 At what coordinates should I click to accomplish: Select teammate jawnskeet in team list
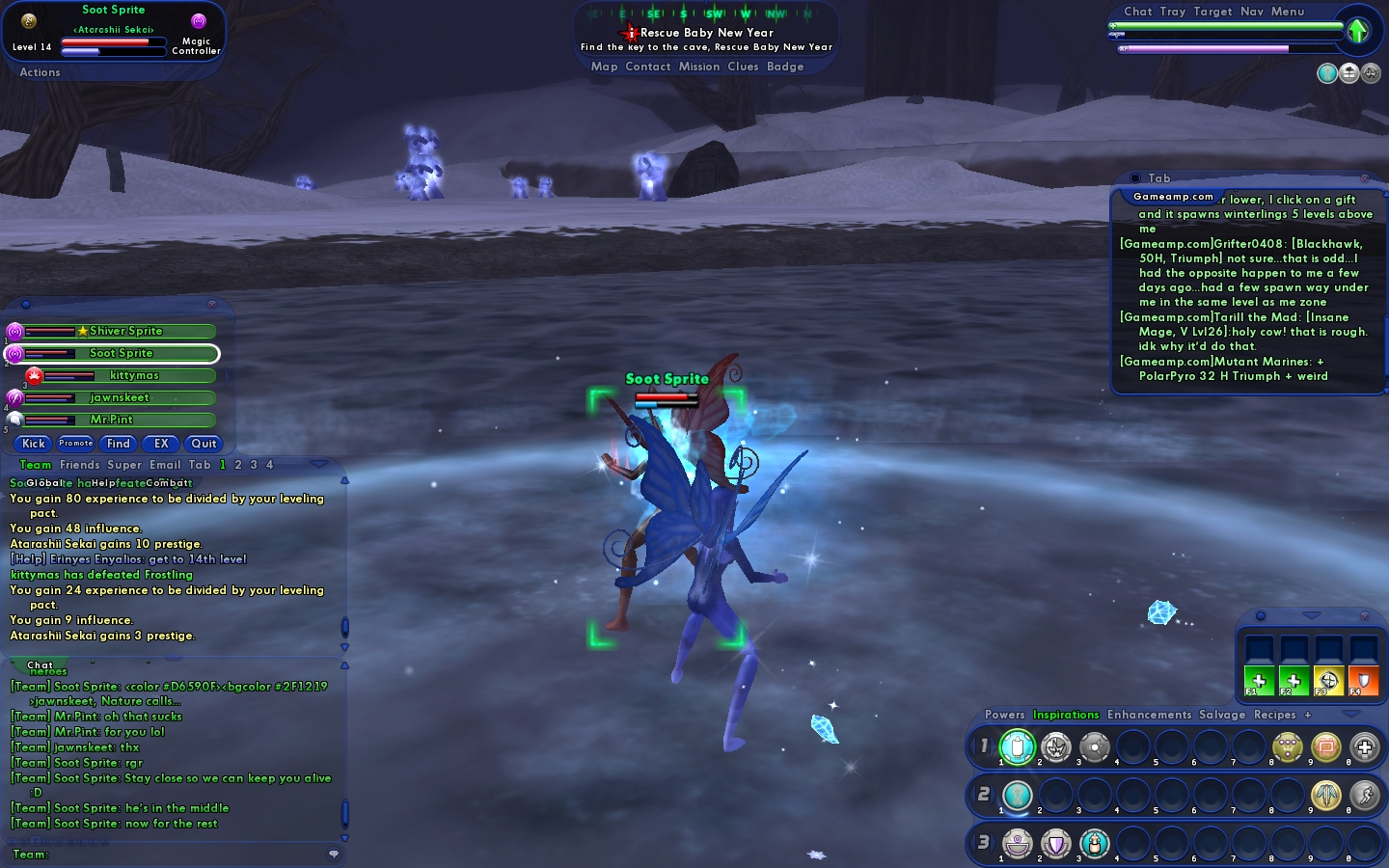[120, 397]
